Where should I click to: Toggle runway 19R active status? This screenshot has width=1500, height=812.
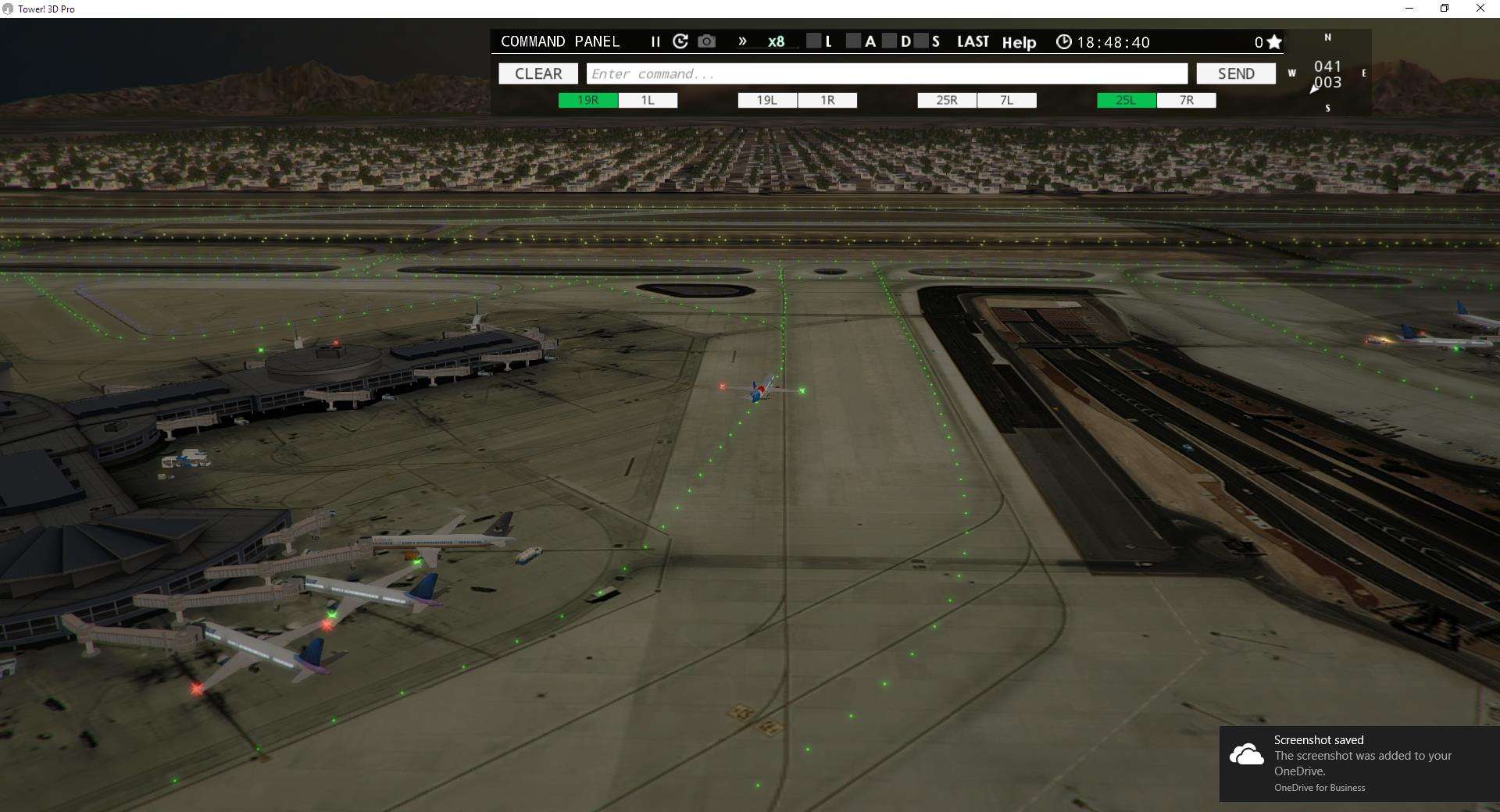pyautogui.click(x=587, y=100)
